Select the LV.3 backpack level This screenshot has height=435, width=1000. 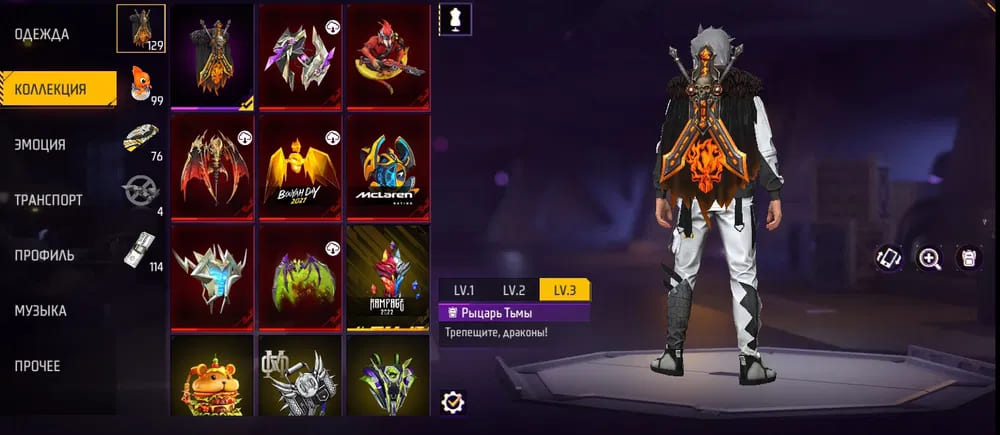click(x=564, y=290)
